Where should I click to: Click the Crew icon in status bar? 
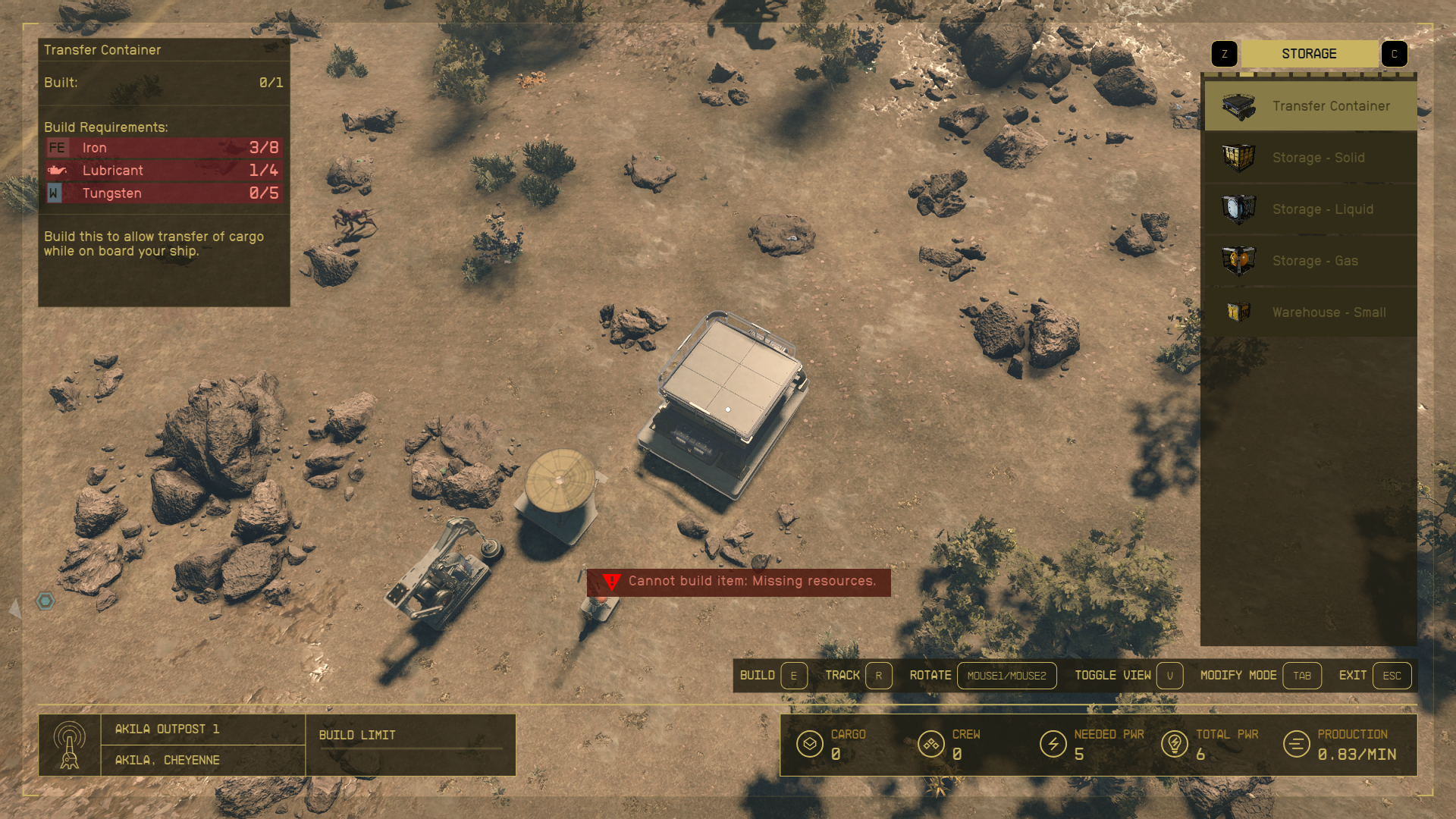[930, 744]
